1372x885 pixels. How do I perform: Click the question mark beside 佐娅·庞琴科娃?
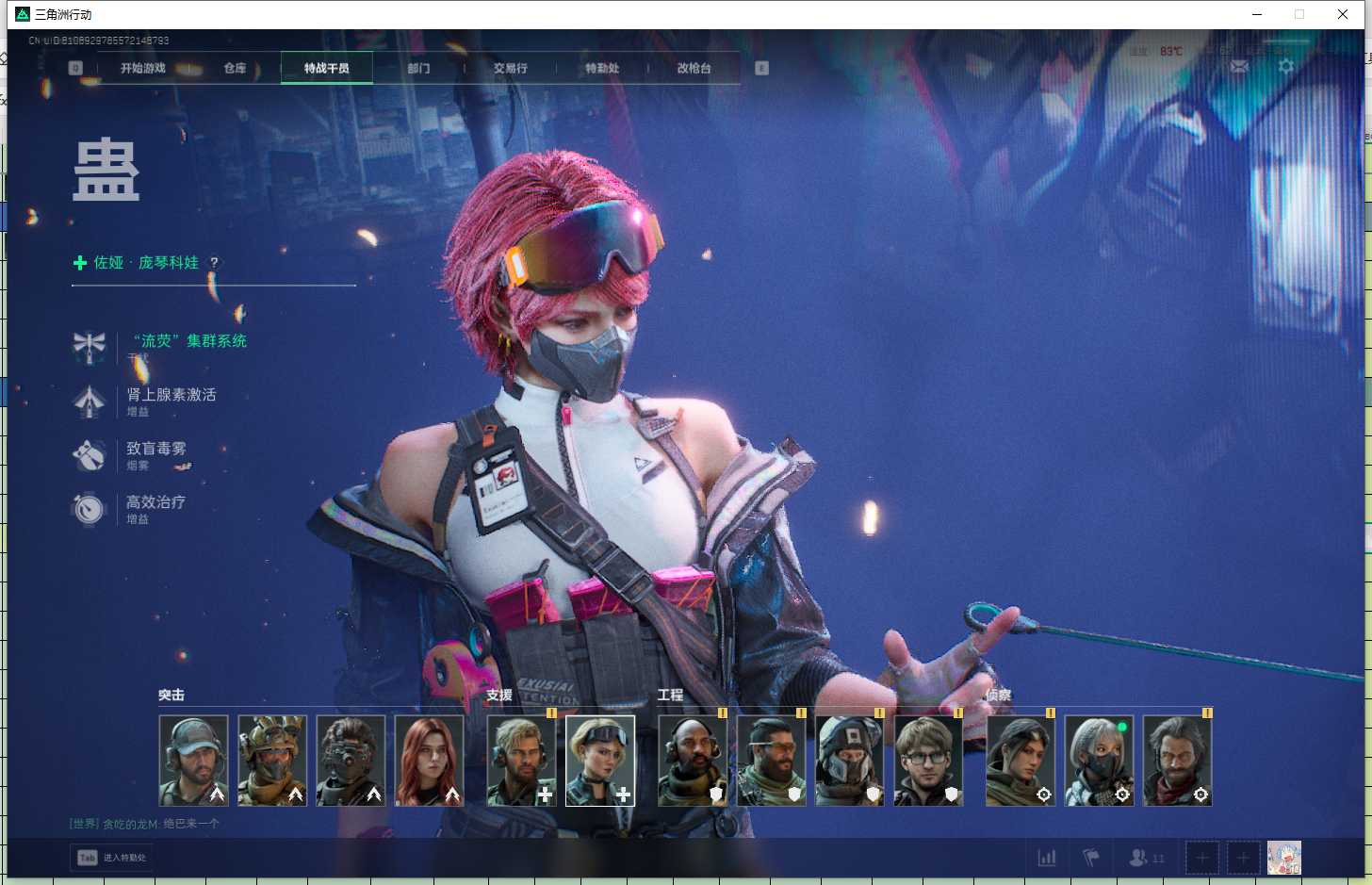[214, 263]
